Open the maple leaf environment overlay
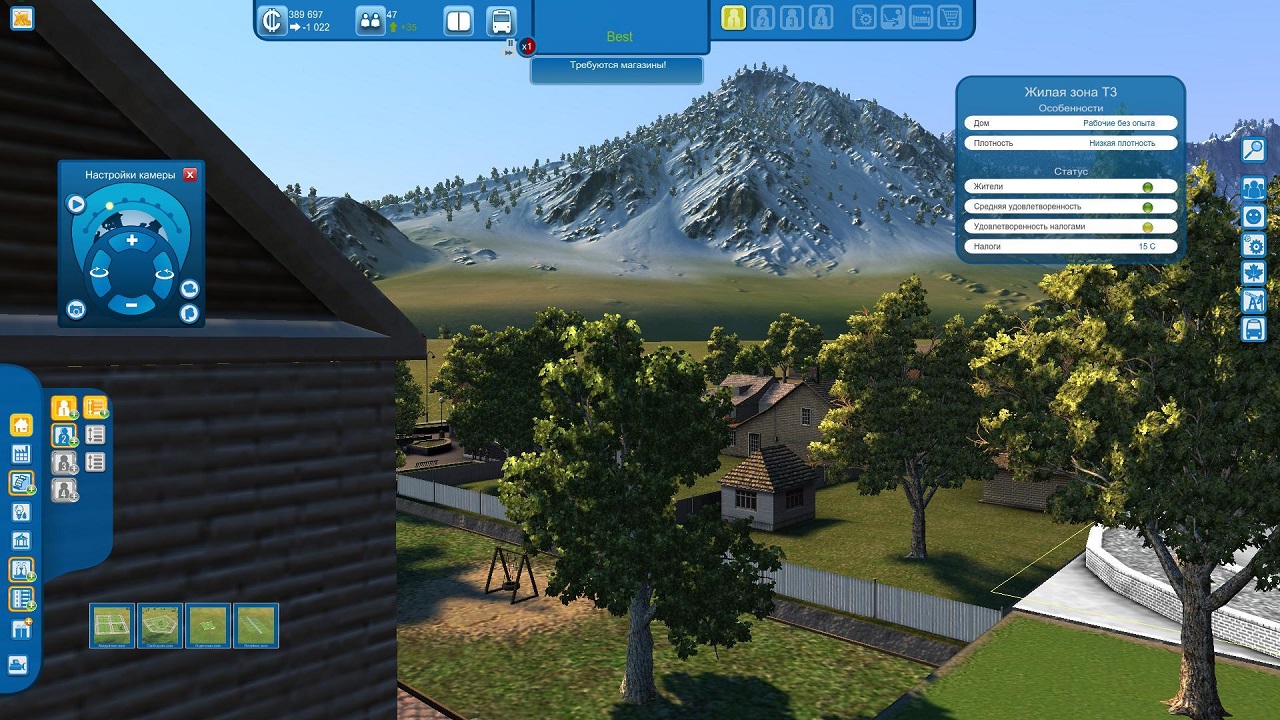The width and height of the screenshot is (1280, 720). coord(1253,273)
